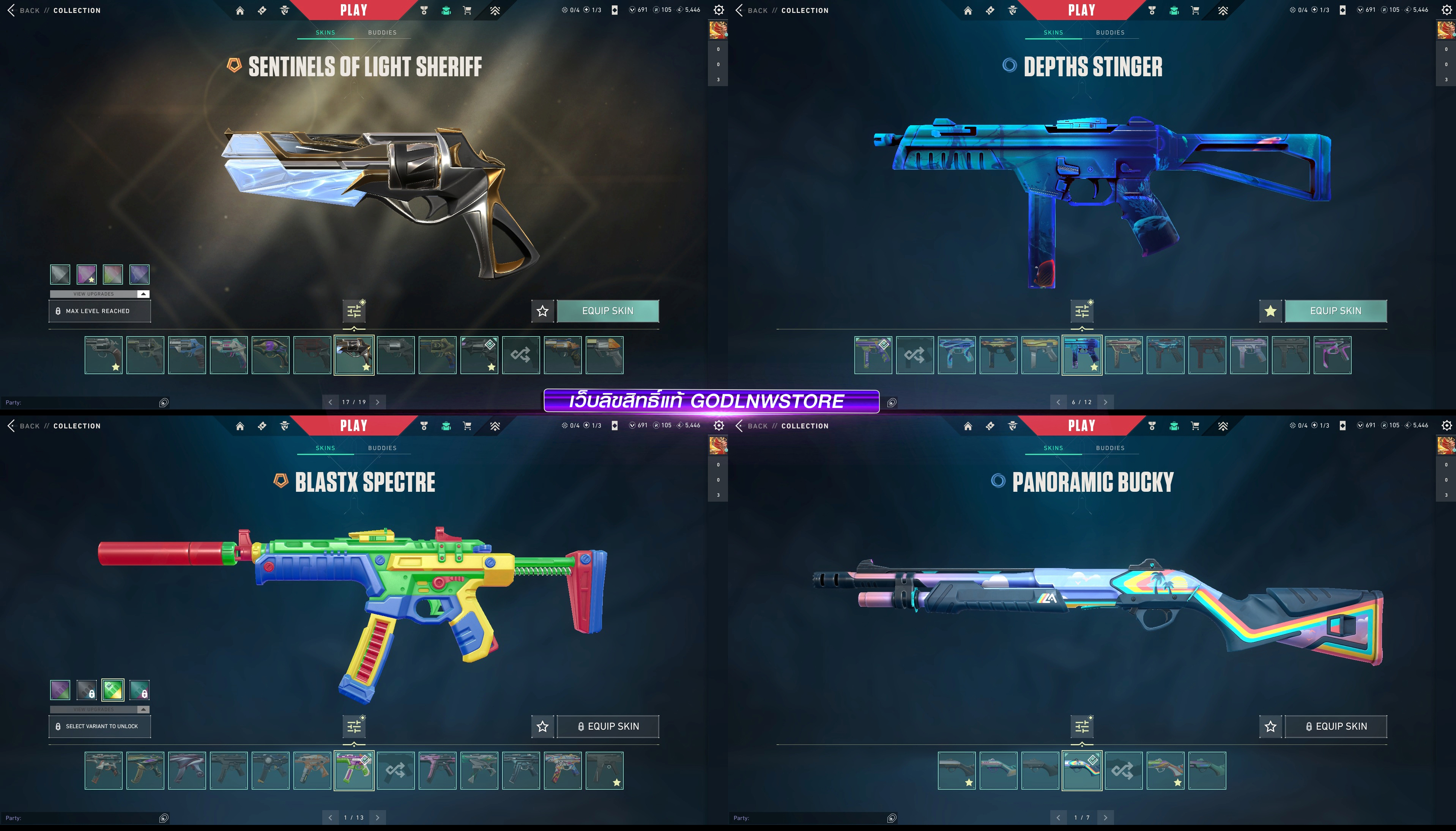Go to the next page after 17 / 19
Image resolution: width=1456 pixels, height=831 pixels.
coord(378,402)
